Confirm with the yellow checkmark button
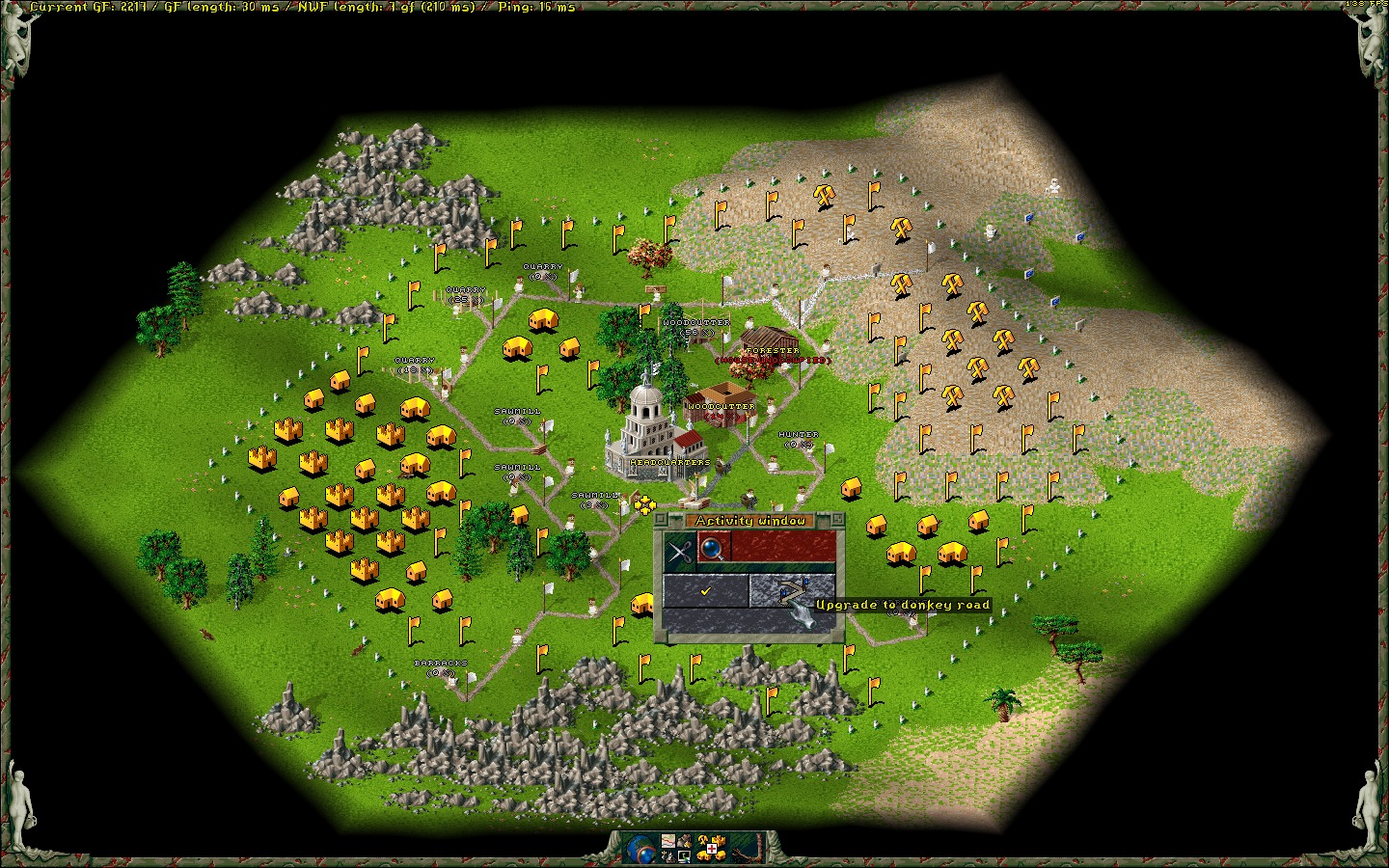 706,591
